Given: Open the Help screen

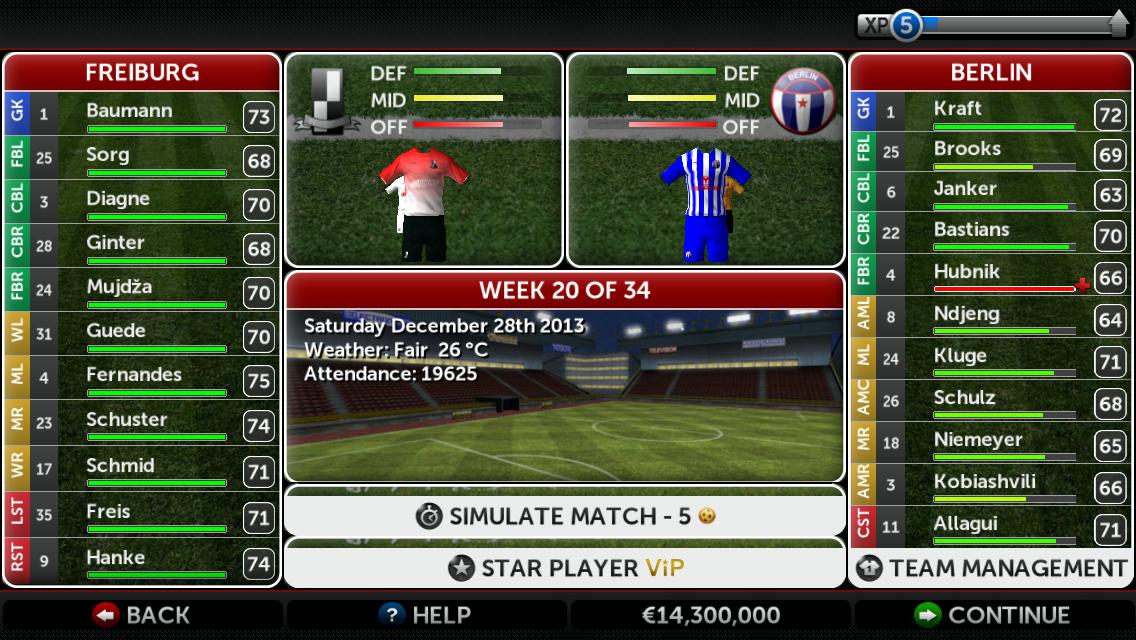Looking at the screenshot, I should tap(426, 615).
